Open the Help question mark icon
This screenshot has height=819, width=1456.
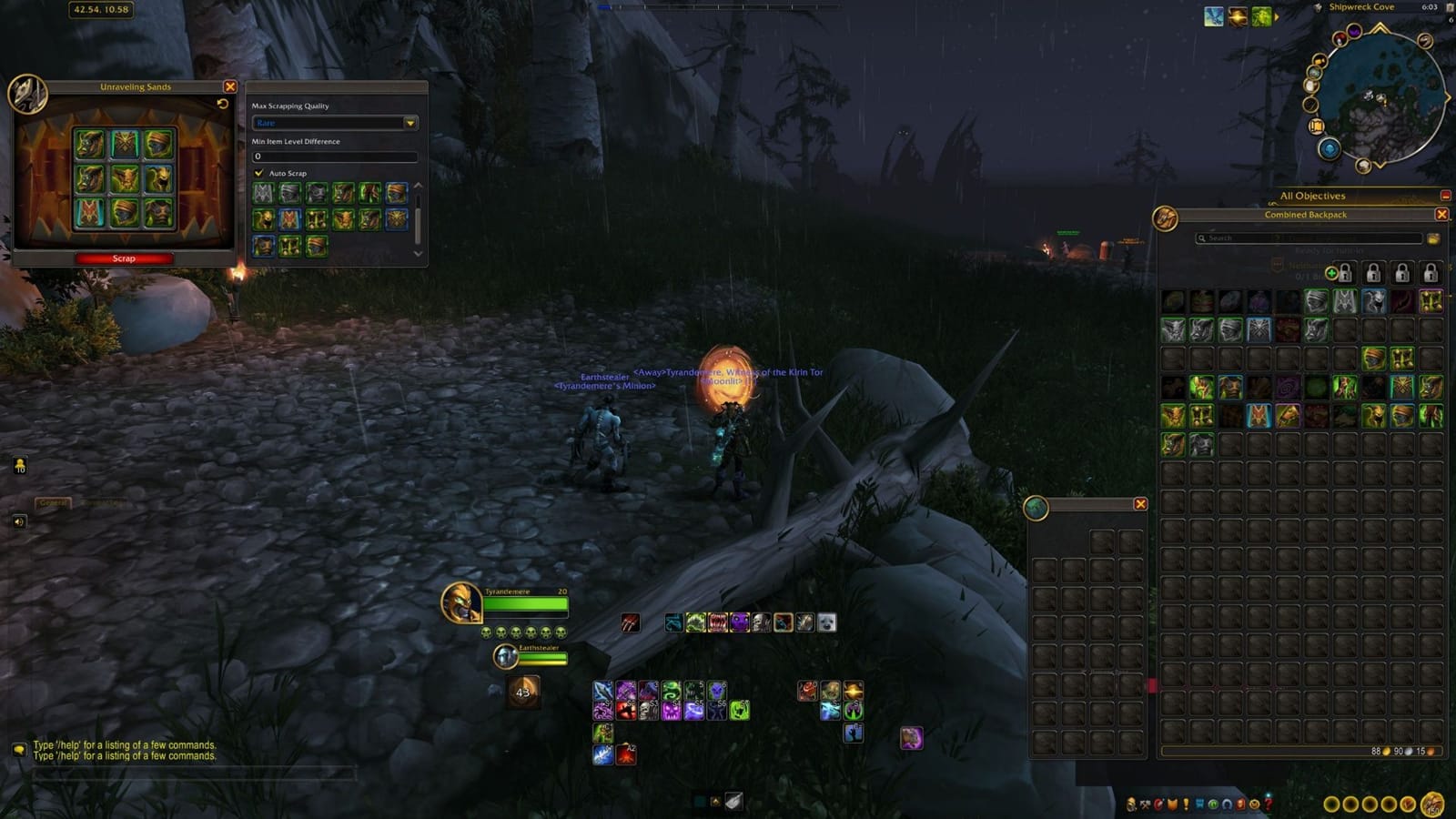pos(1269,804)
